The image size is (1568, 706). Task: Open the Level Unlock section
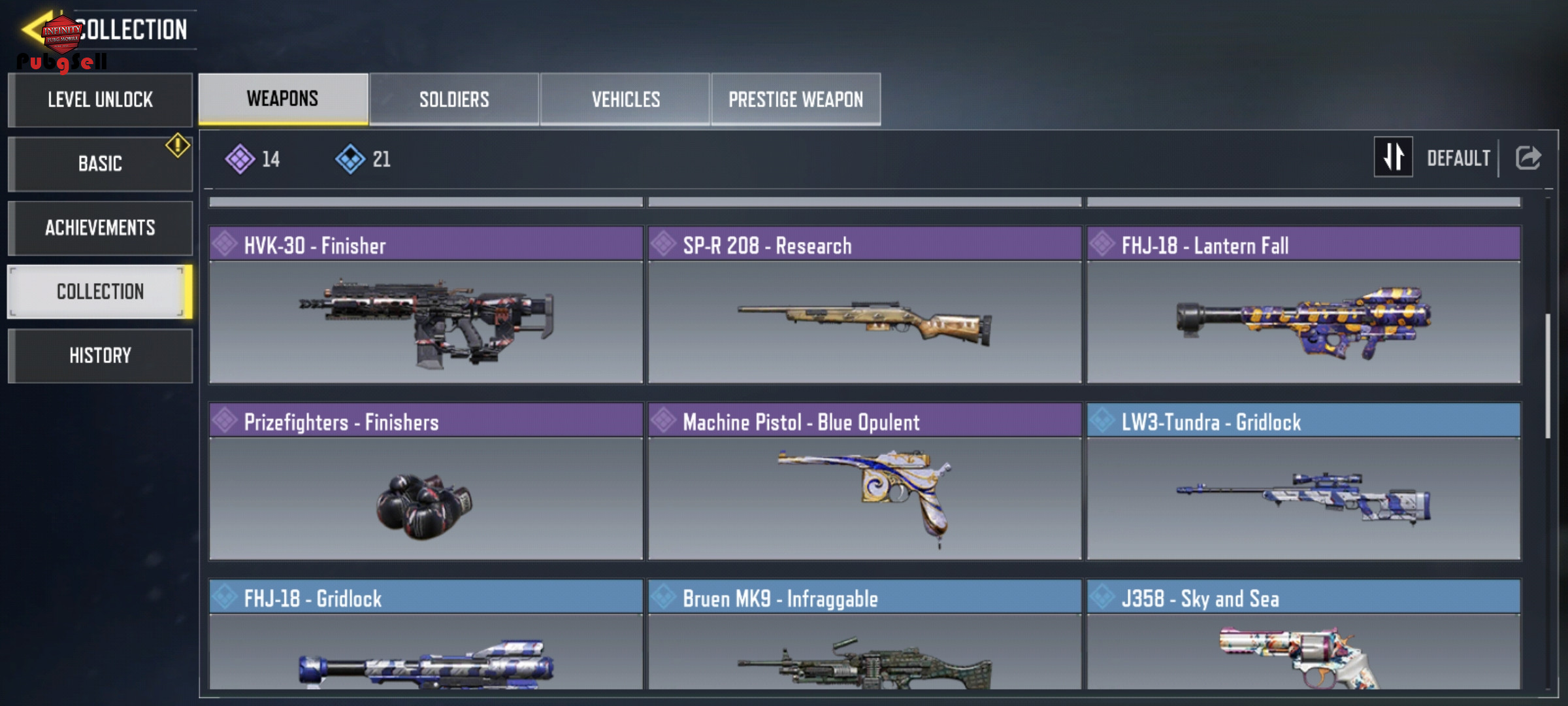click(100, 100)
